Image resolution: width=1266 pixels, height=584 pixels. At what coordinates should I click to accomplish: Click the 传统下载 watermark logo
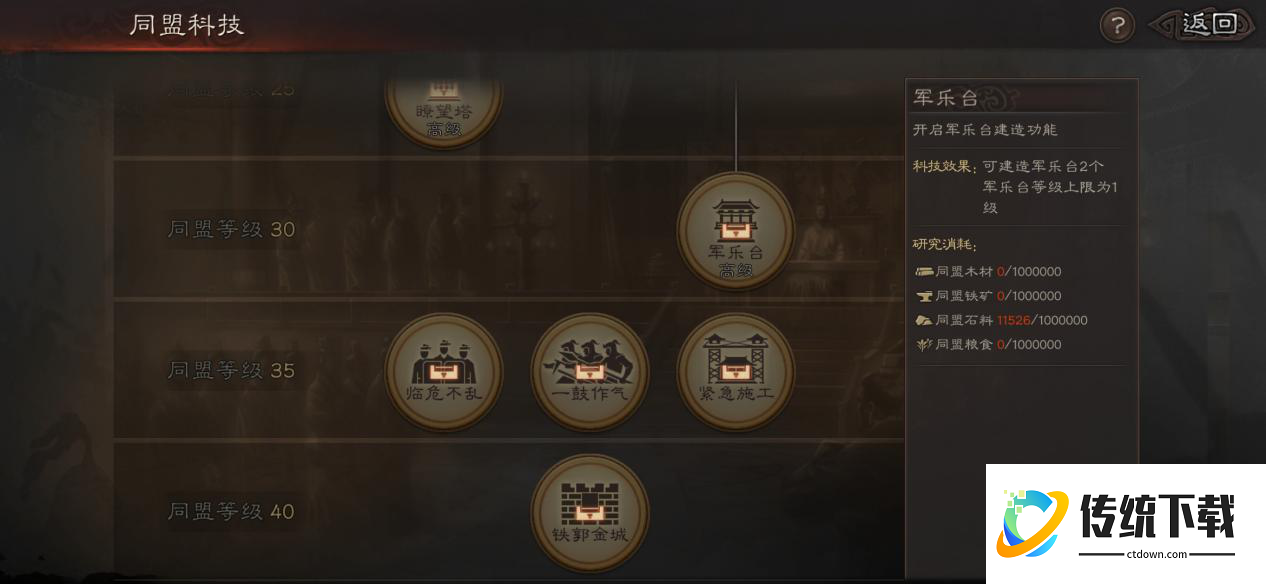coord(1125,523)
